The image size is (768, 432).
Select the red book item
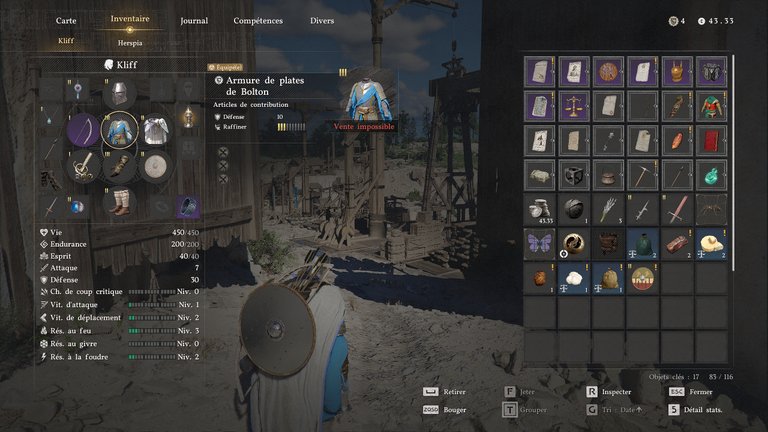[711, 140]
